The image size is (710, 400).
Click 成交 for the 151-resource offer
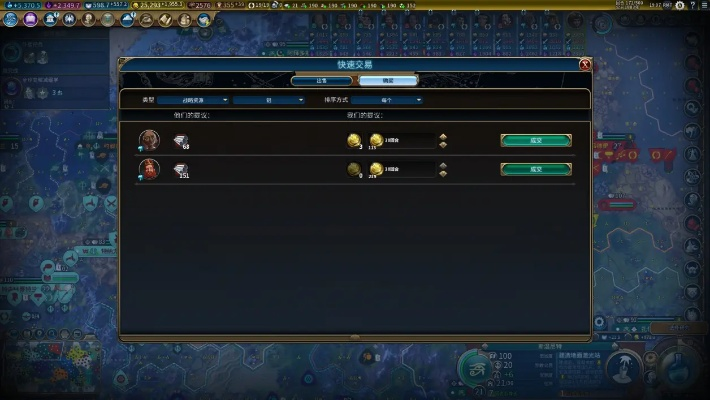536,169
